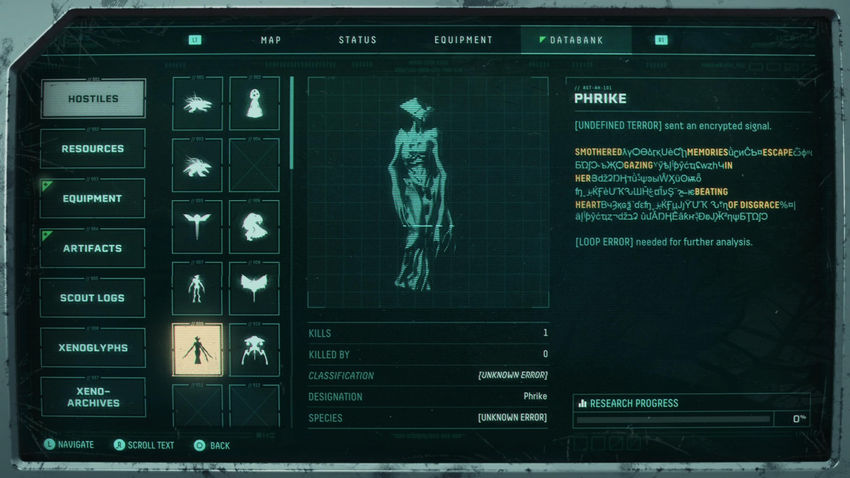Screen dimensions: 850x478
Task: Select the bat-winged hostile thumbnail
Action: tap(254, 288)
